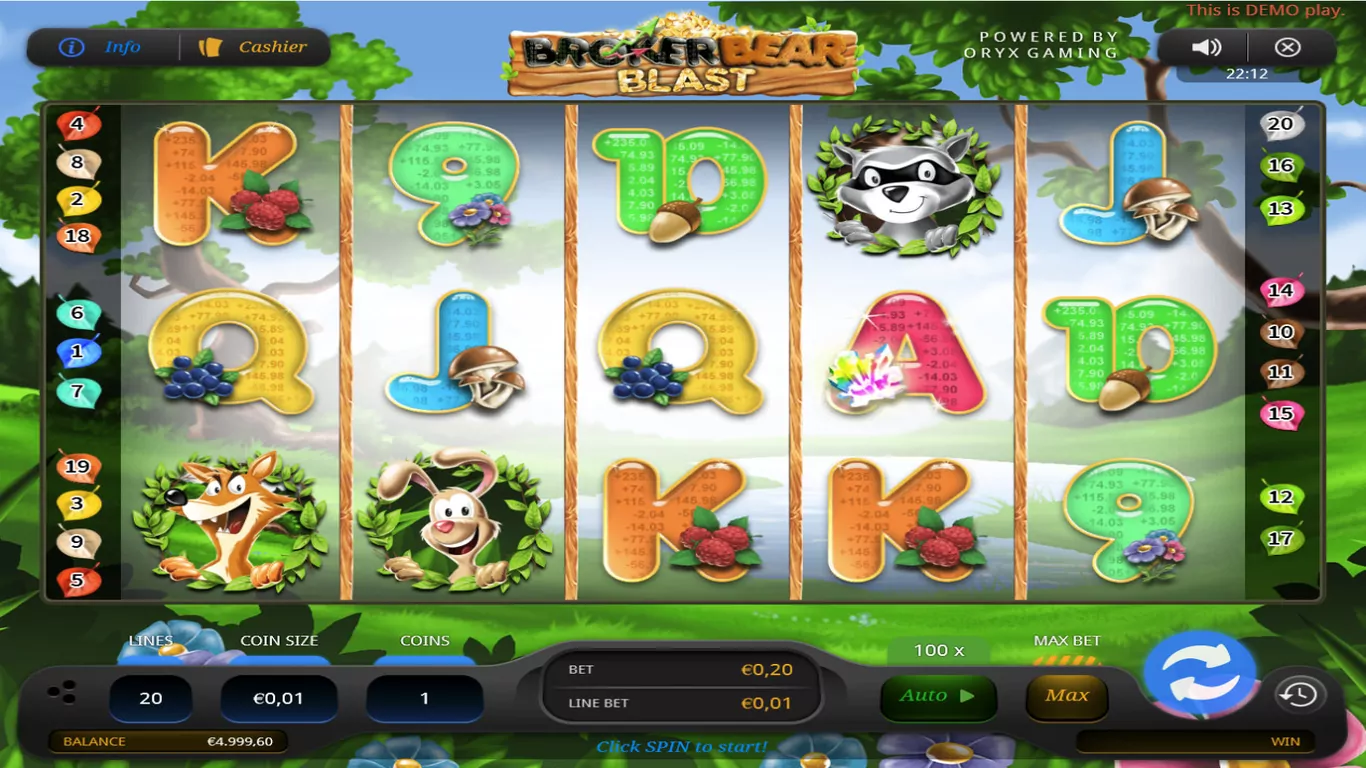Toggle the sound speaker icon
1366x768 pixels.
coord(1207,47)
